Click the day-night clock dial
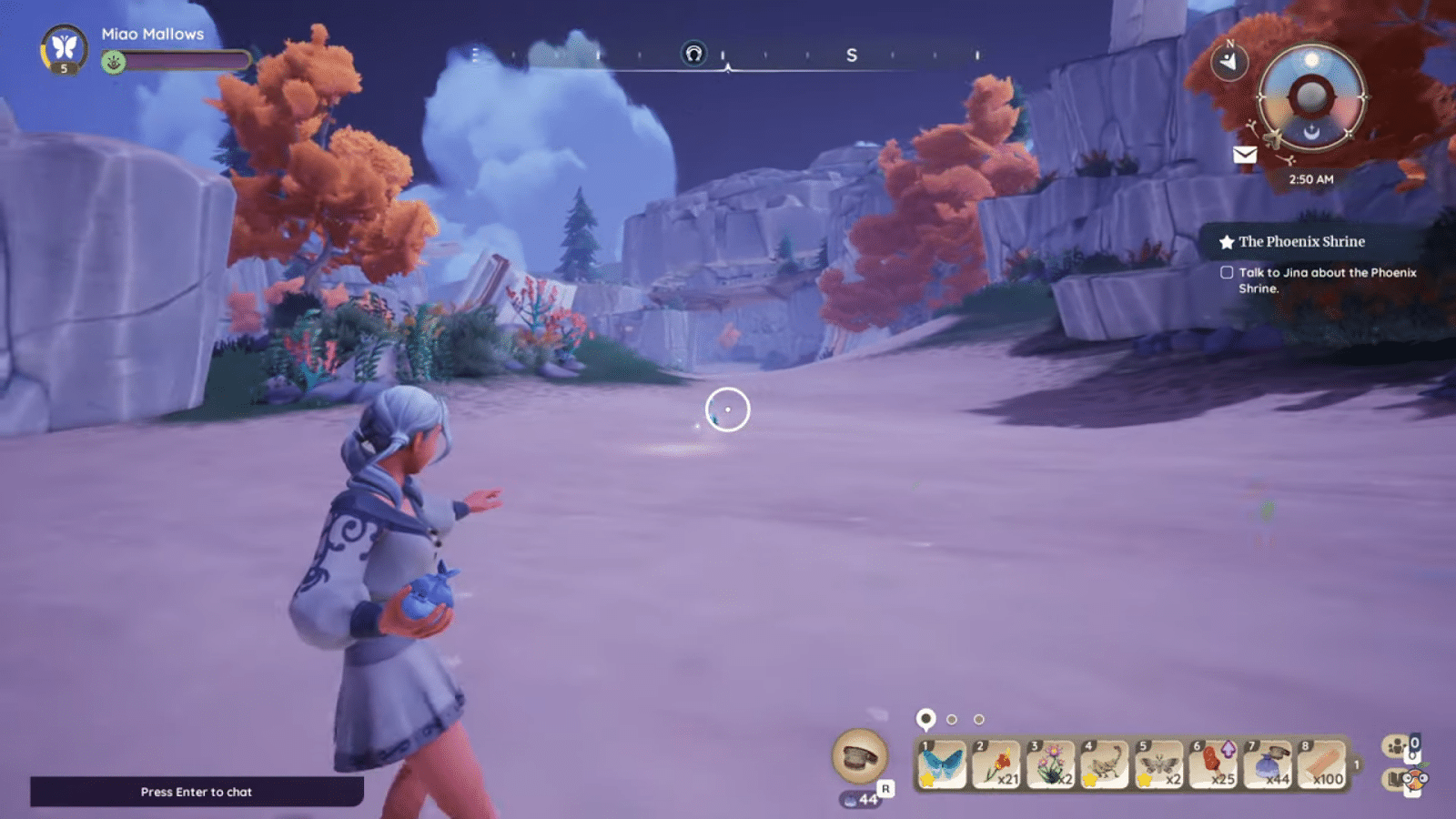This screenshot has width=1456, height=819. tap(1311, 96)
